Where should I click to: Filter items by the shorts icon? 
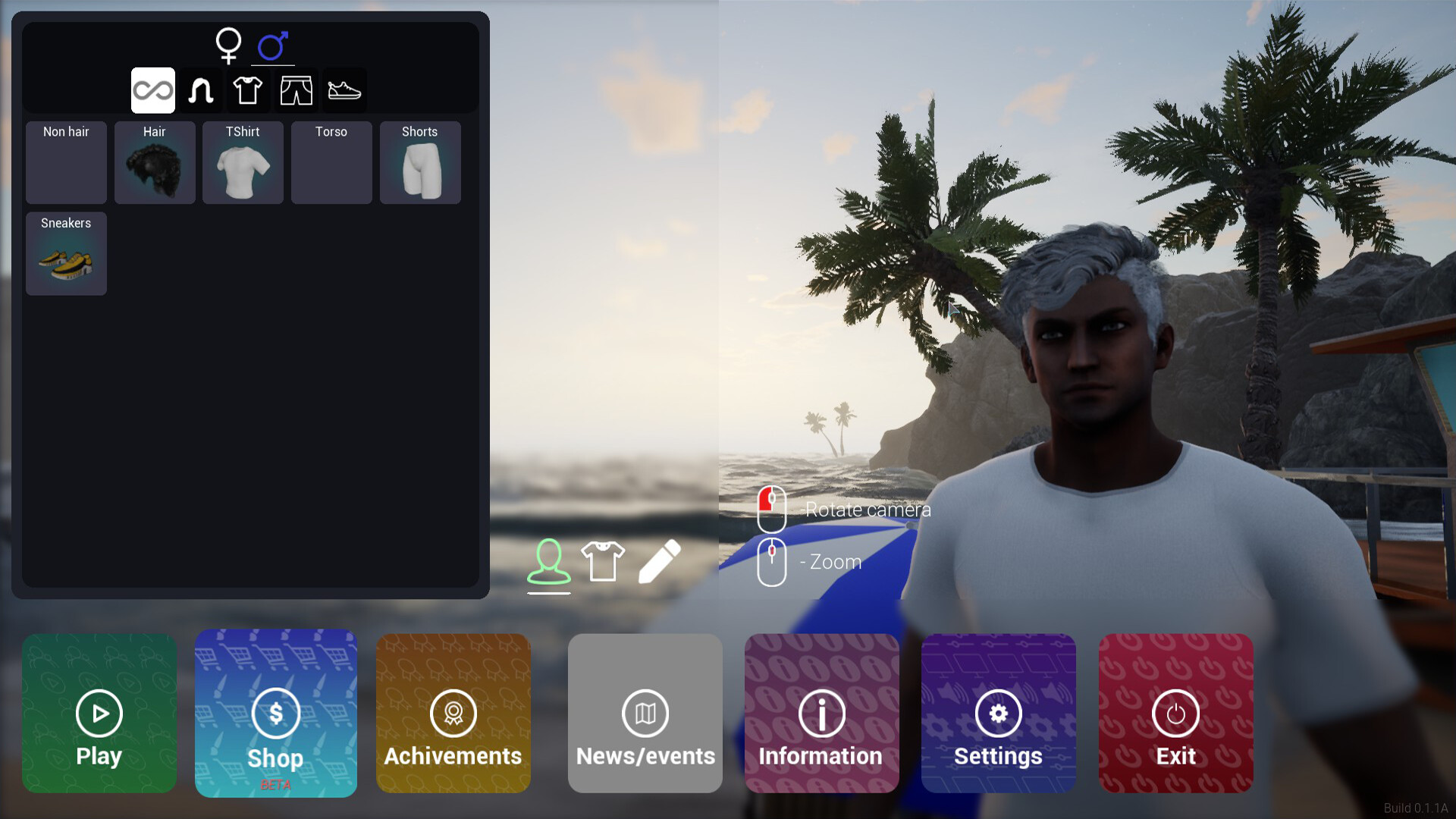[296, 90]
